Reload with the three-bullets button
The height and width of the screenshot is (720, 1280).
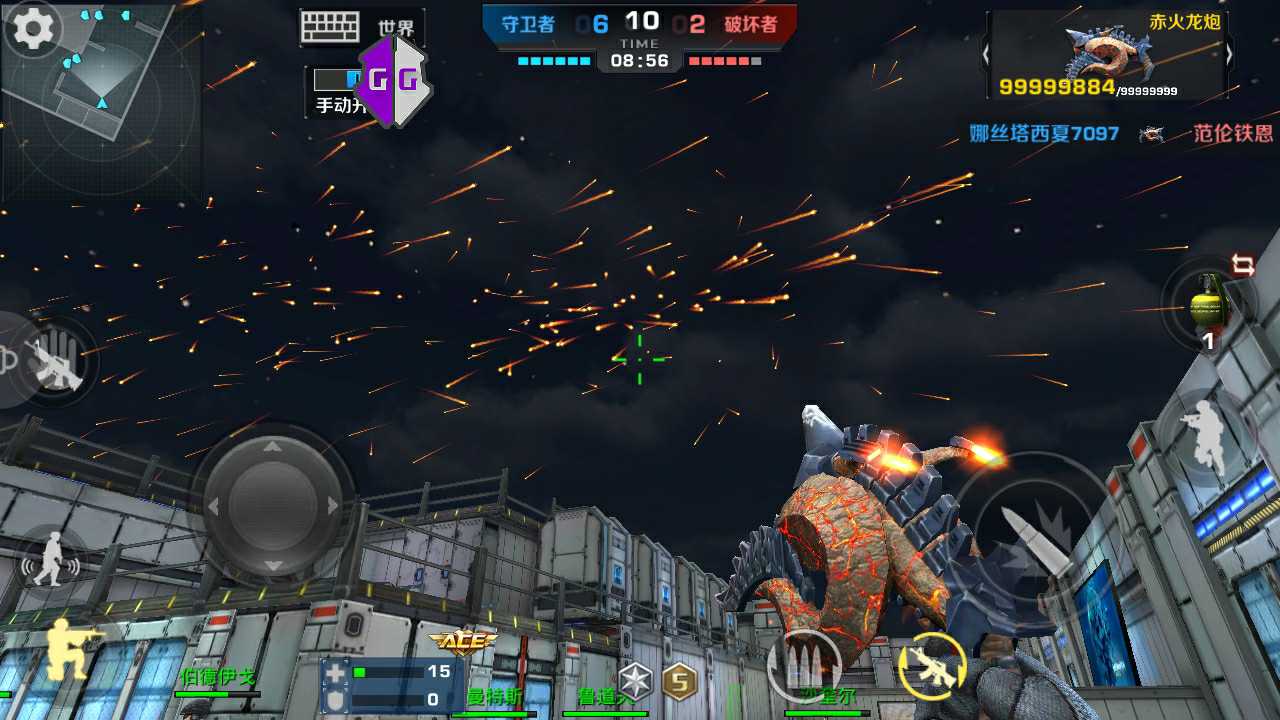pos(804,665)
